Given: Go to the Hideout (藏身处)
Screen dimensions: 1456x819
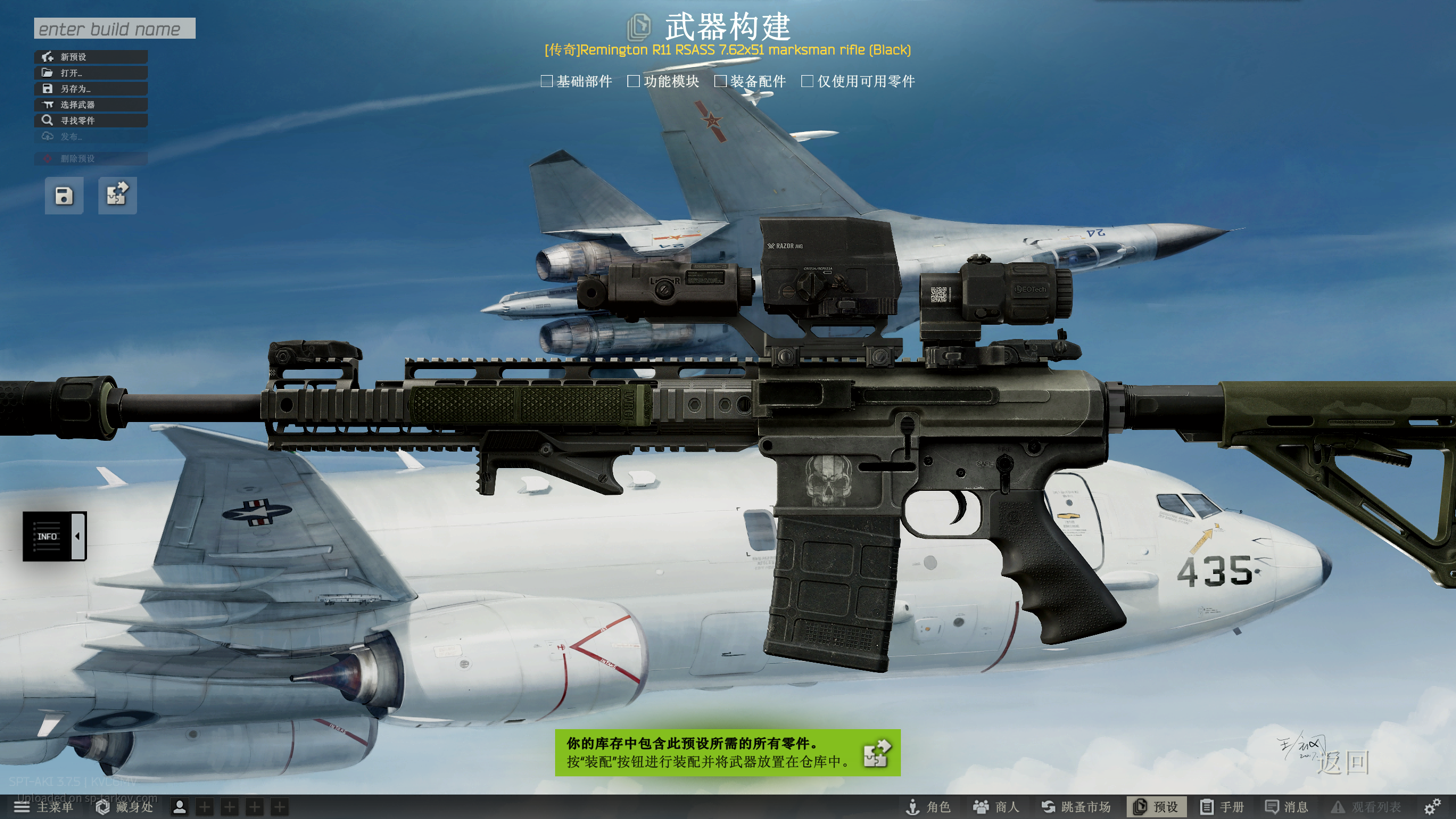Looking at the screenshot, I should (125, 807).
